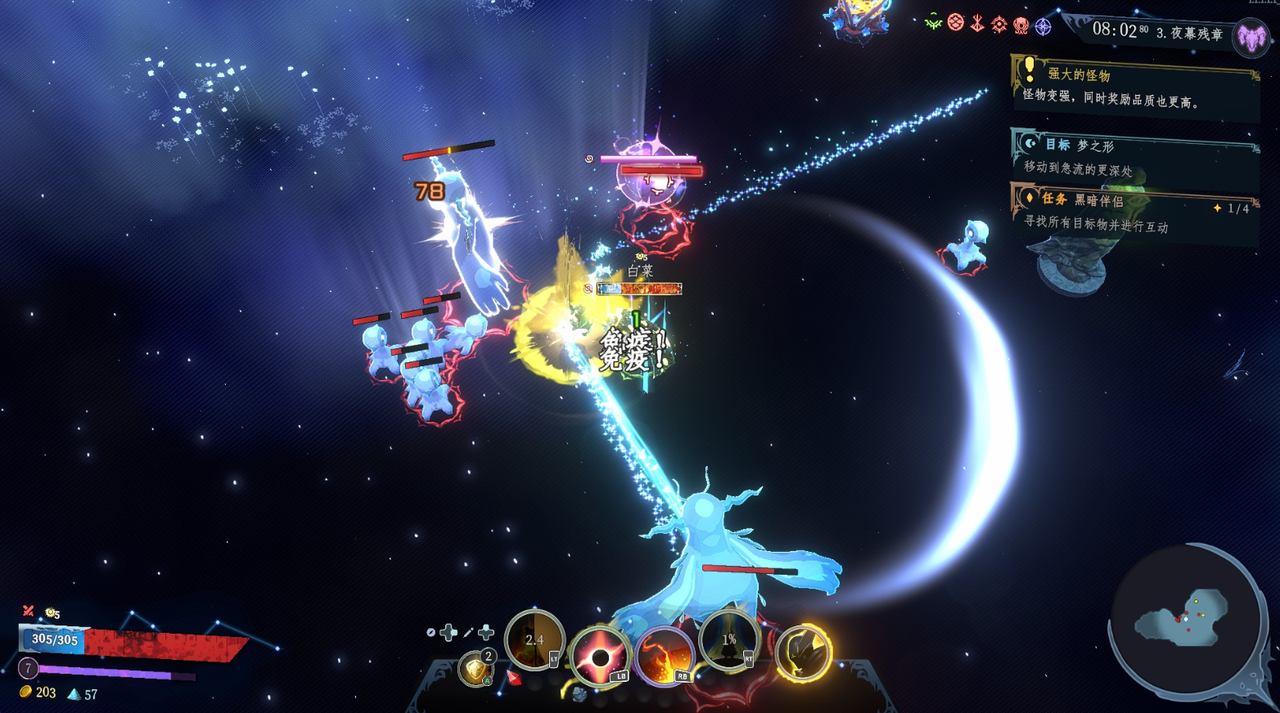The width and height of the screenshot is (1280, 713).
Task: Click the purple ram skull emblem
Action: point(1250,38)
